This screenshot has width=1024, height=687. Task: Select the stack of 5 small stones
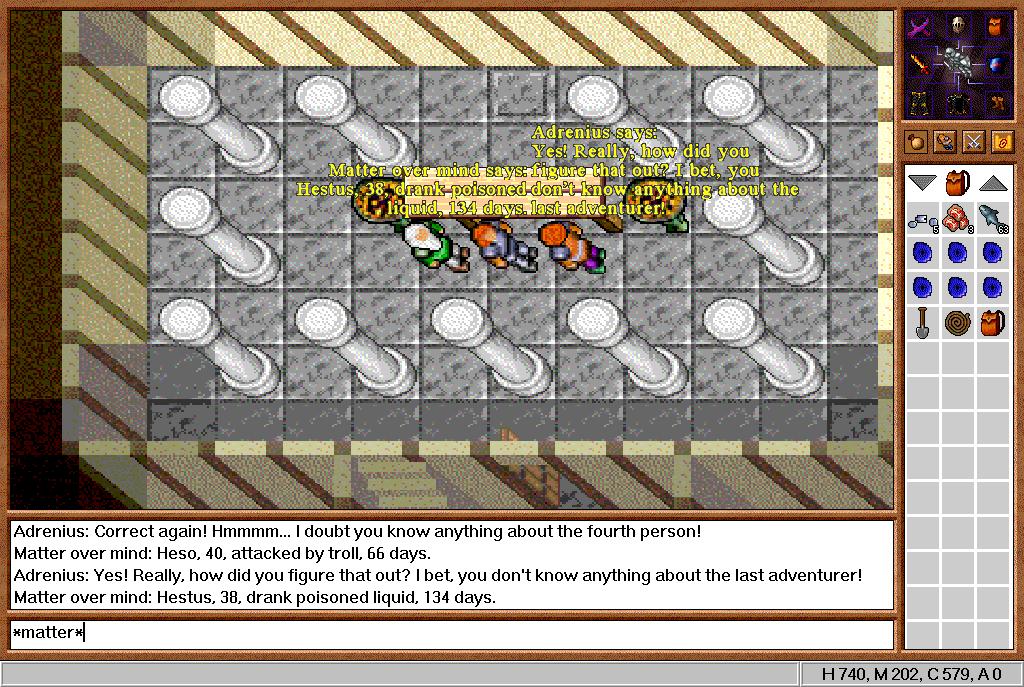click(923, 217)
